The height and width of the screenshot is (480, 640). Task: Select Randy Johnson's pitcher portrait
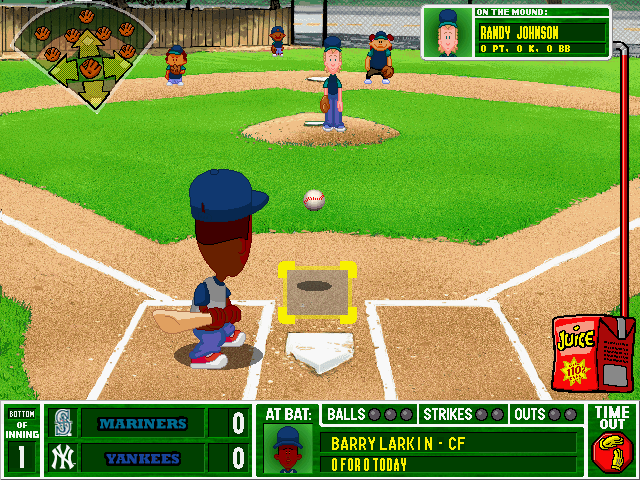point(447,33)
